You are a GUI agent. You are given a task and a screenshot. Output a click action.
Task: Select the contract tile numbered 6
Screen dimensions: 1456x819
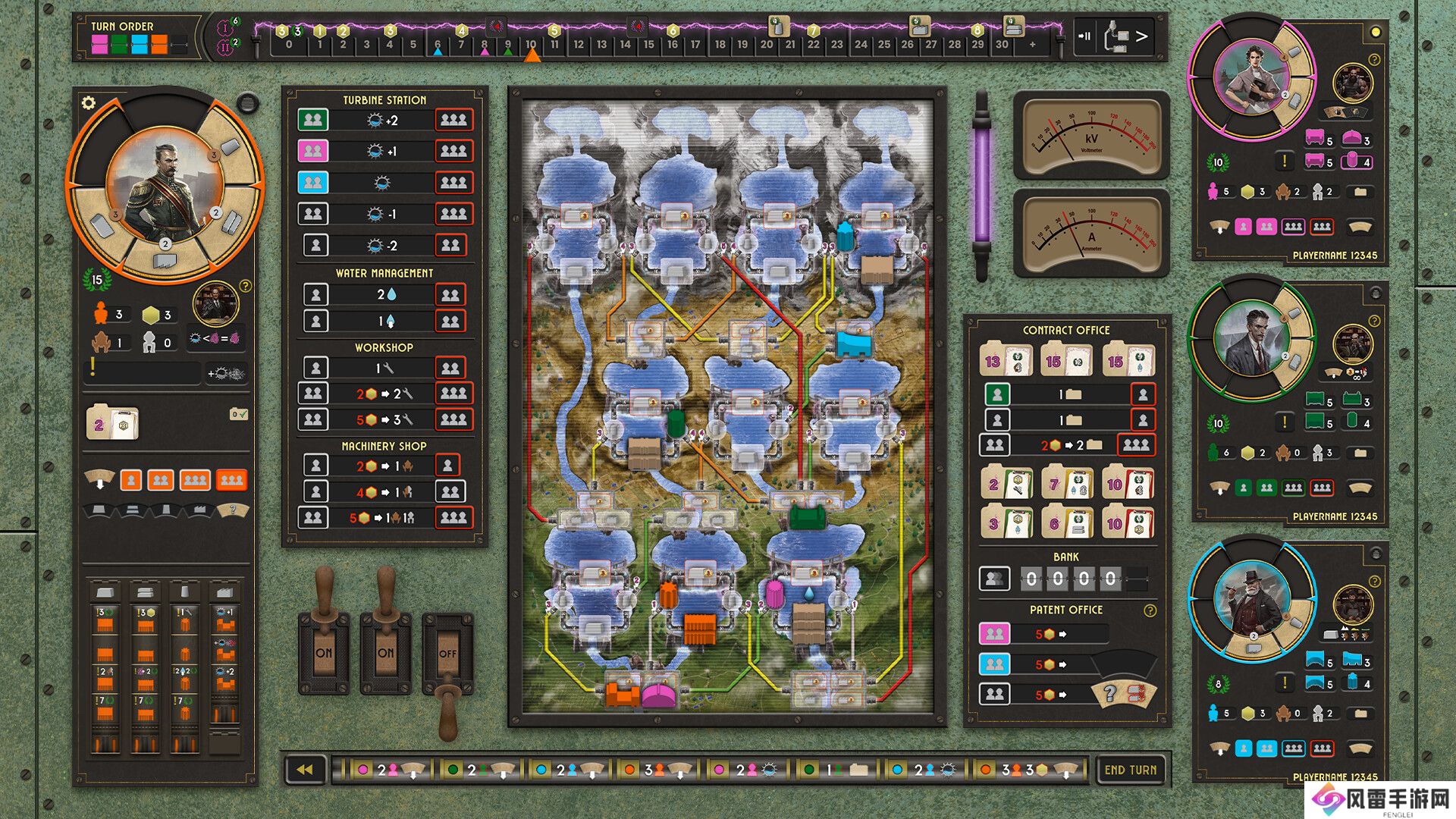1067,523
